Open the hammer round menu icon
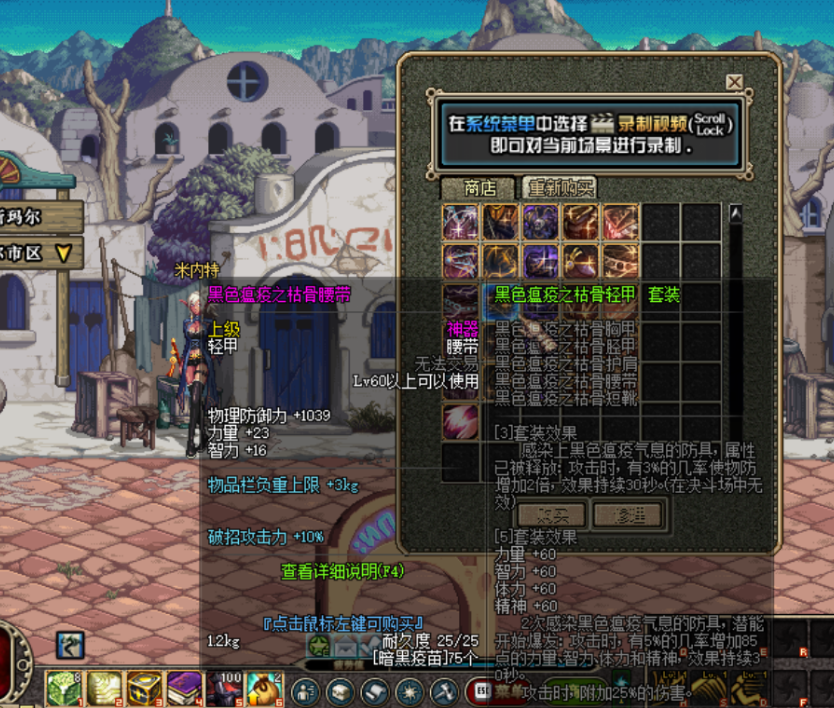Screen dimensions: 834x708 click(443, 690)
